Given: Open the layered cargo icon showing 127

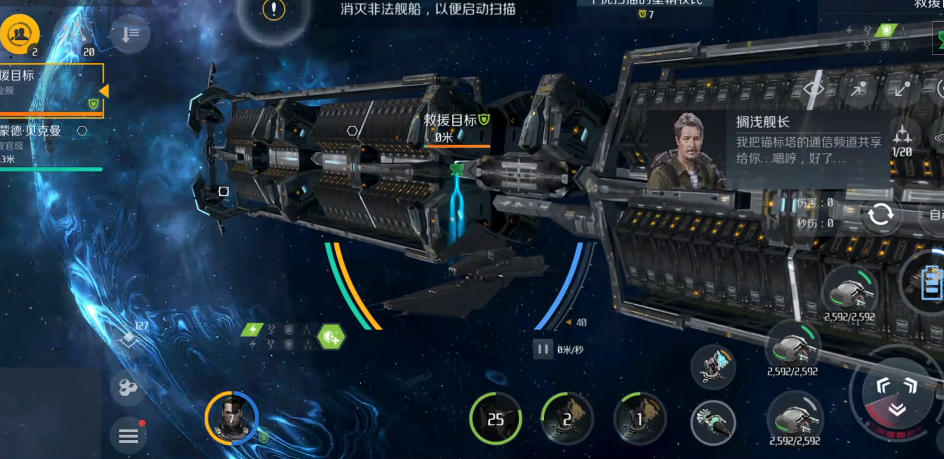Looking at the screenshot, I should pos(128,338).
